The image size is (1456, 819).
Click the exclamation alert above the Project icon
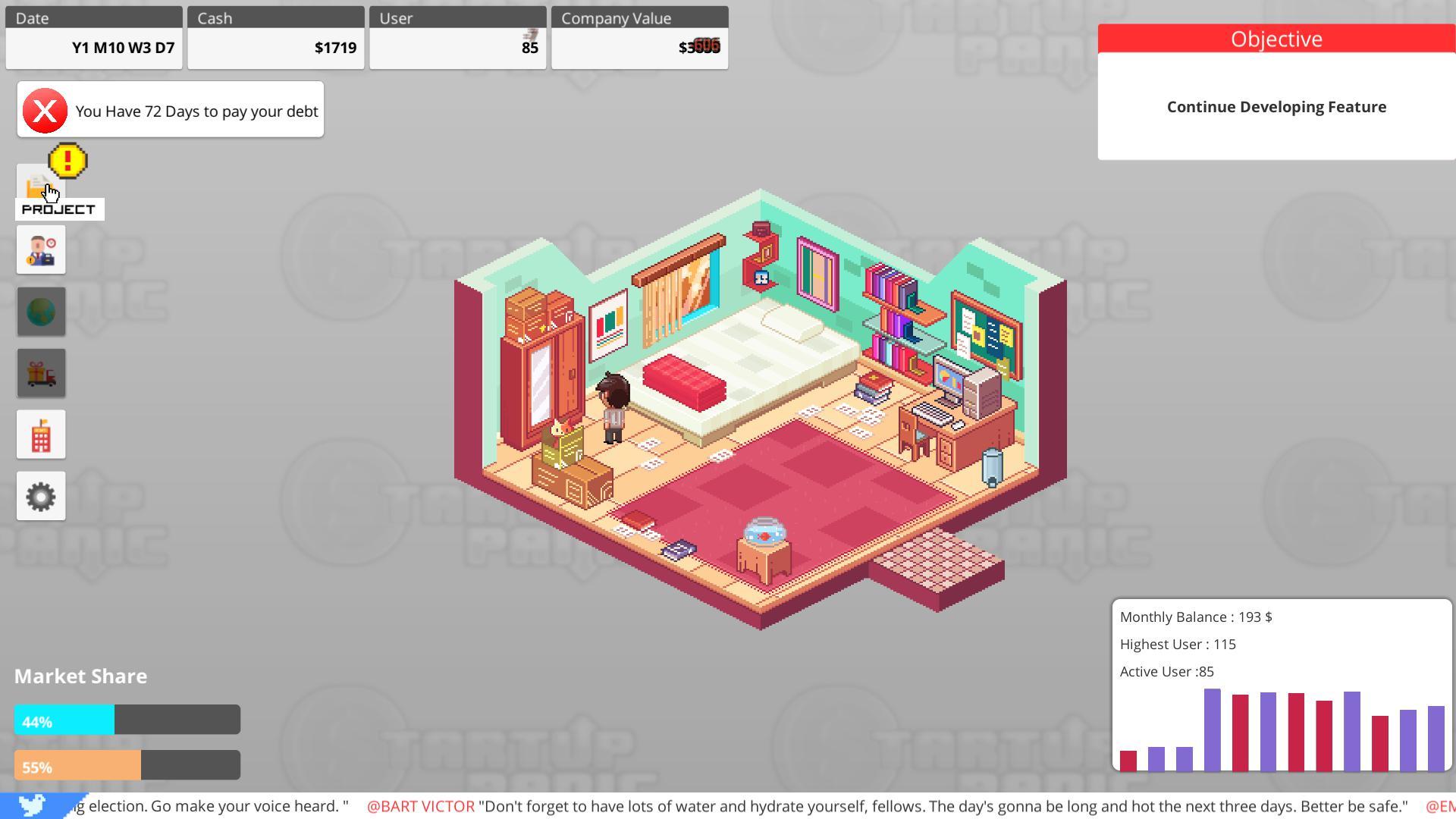pos(67,160)
